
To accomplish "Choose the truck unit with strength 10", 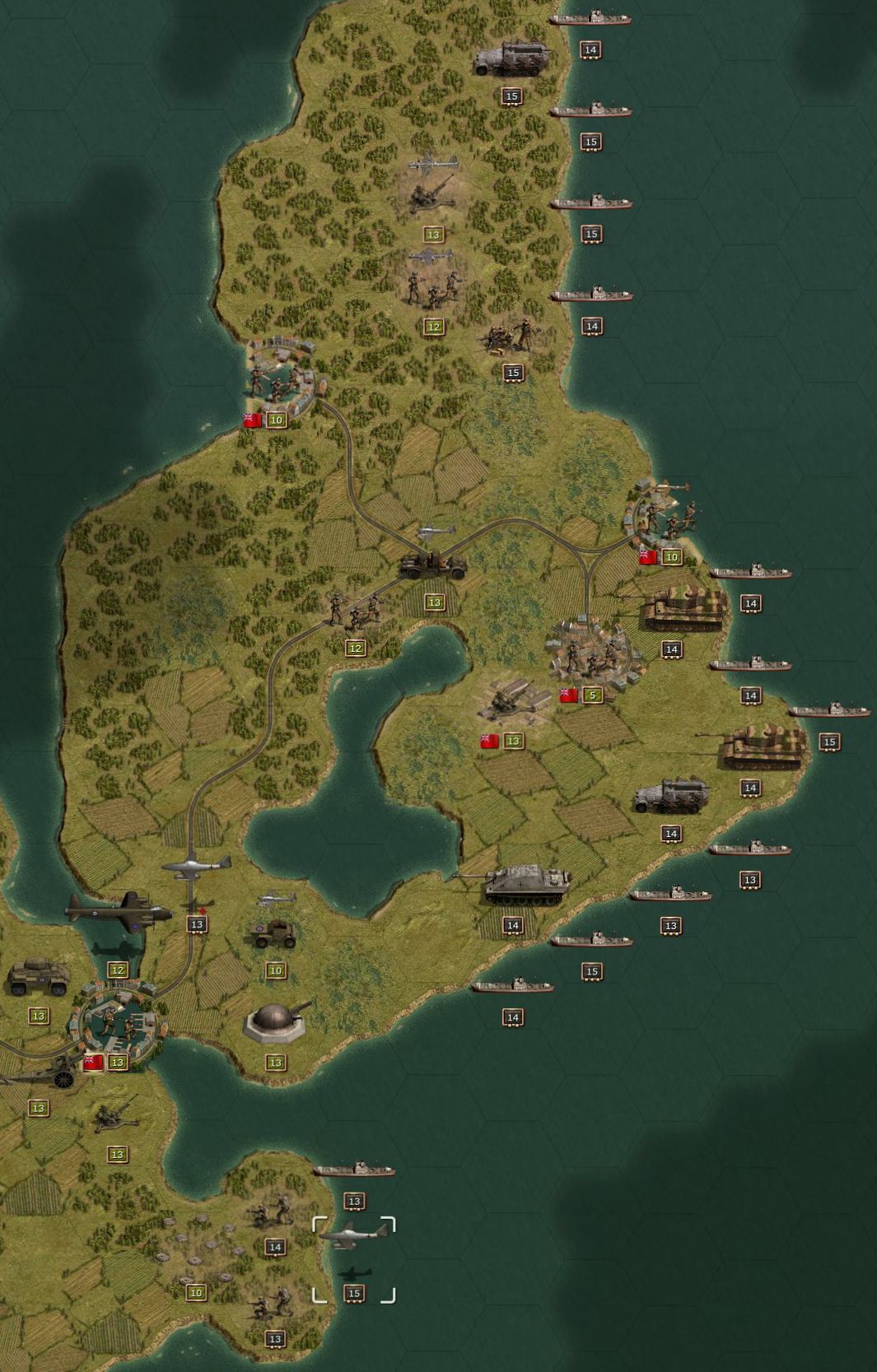I will pos(274,932).
